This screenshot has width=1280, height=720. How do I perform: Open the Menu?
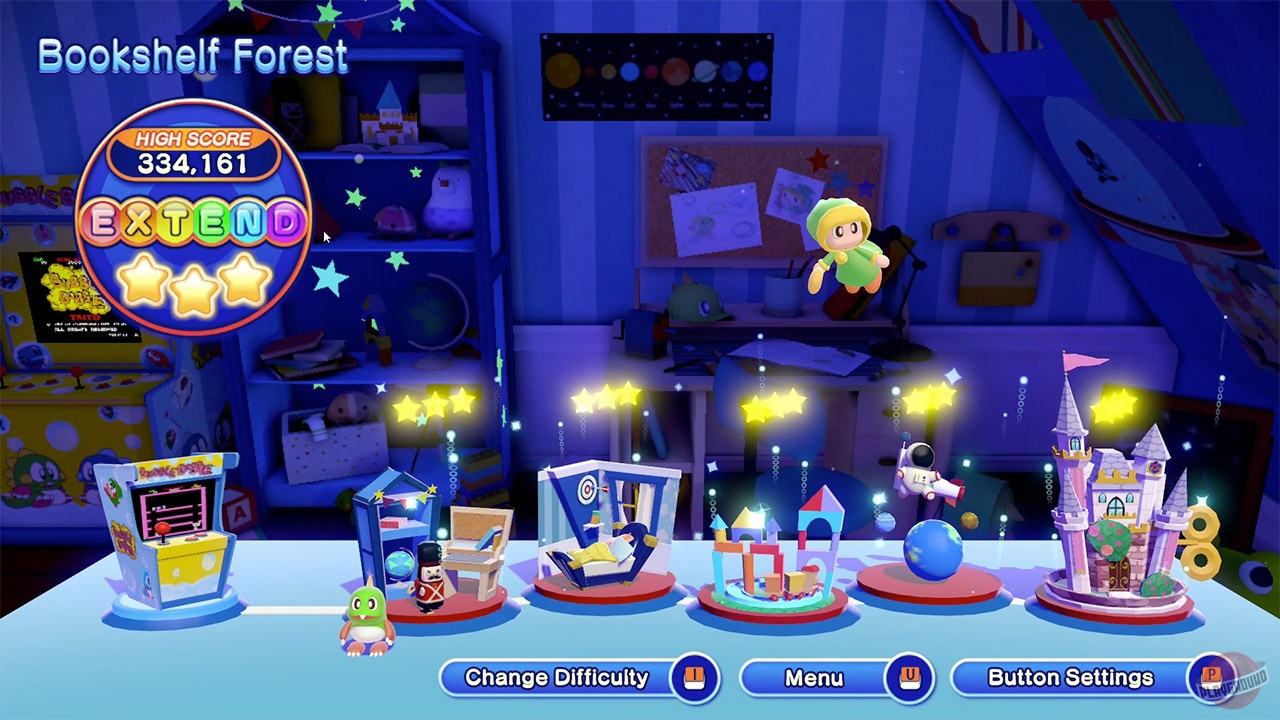pyautogui.click(x=815, y=677)
